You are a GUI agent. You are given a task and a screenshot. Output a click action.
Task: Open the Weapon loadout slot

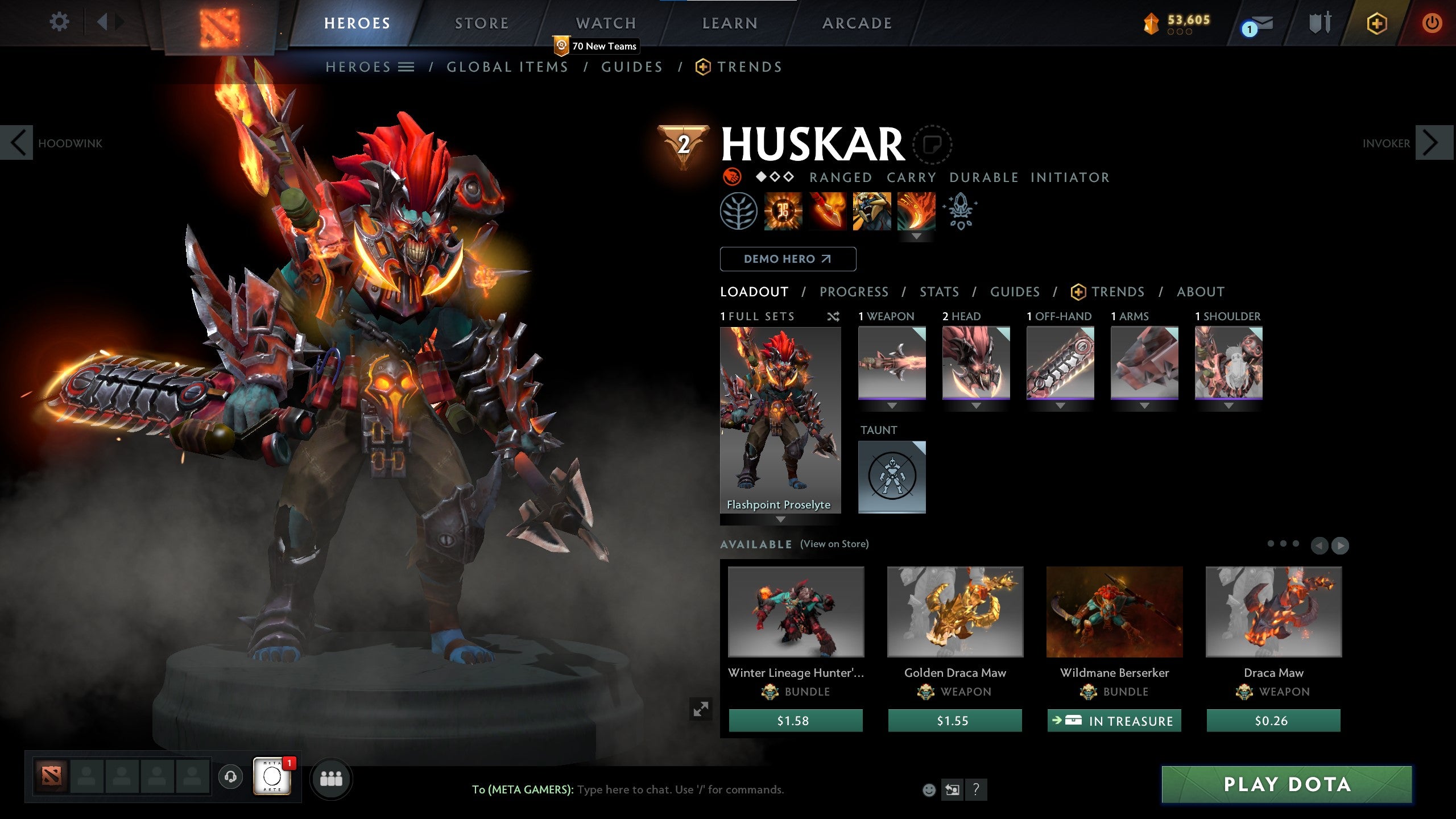pos(892,362)
